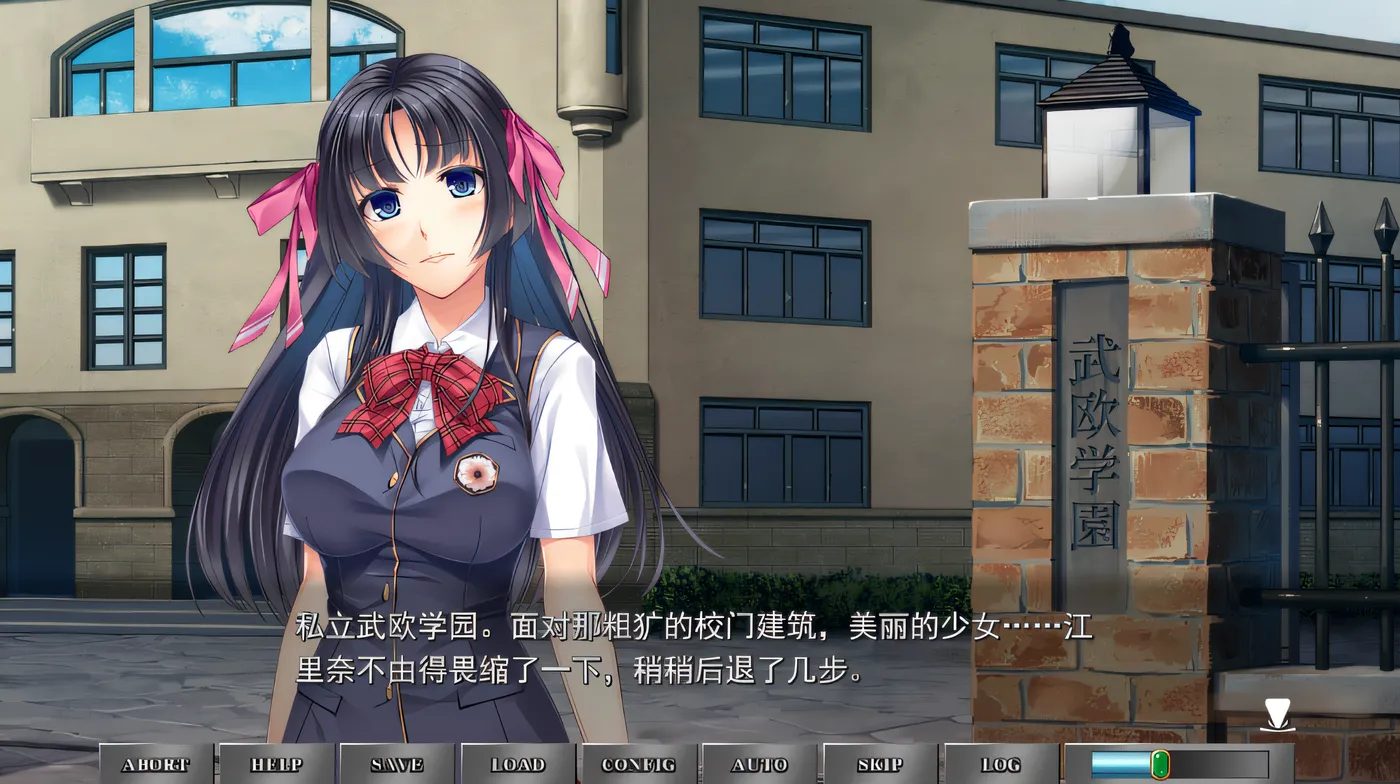Open the HELP screen

pyautogui.click(x=276, y=765)
